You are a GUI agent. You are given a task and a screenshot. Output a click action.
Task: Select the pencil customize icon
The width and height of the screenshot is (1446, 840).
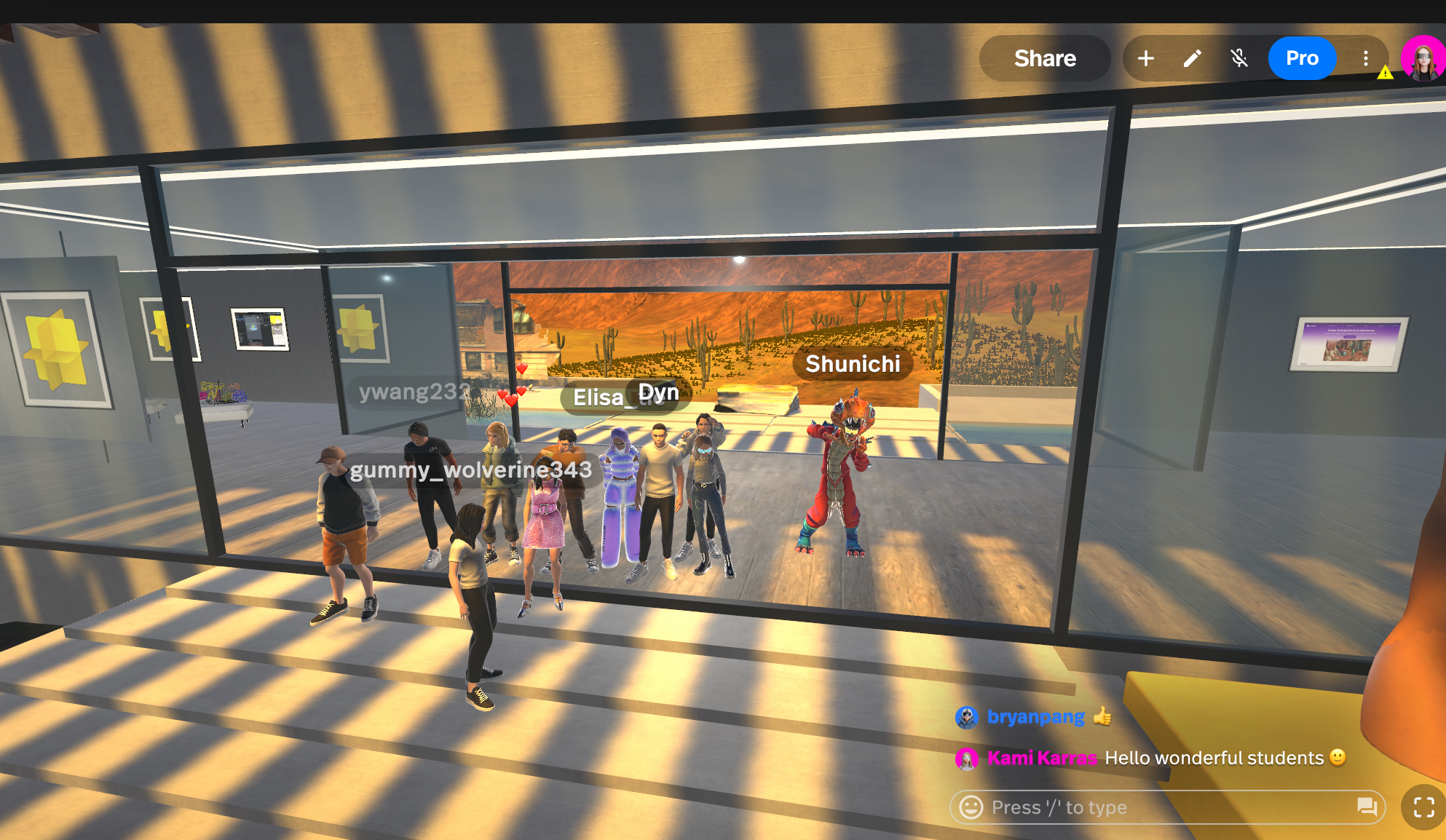(1193, 58)
